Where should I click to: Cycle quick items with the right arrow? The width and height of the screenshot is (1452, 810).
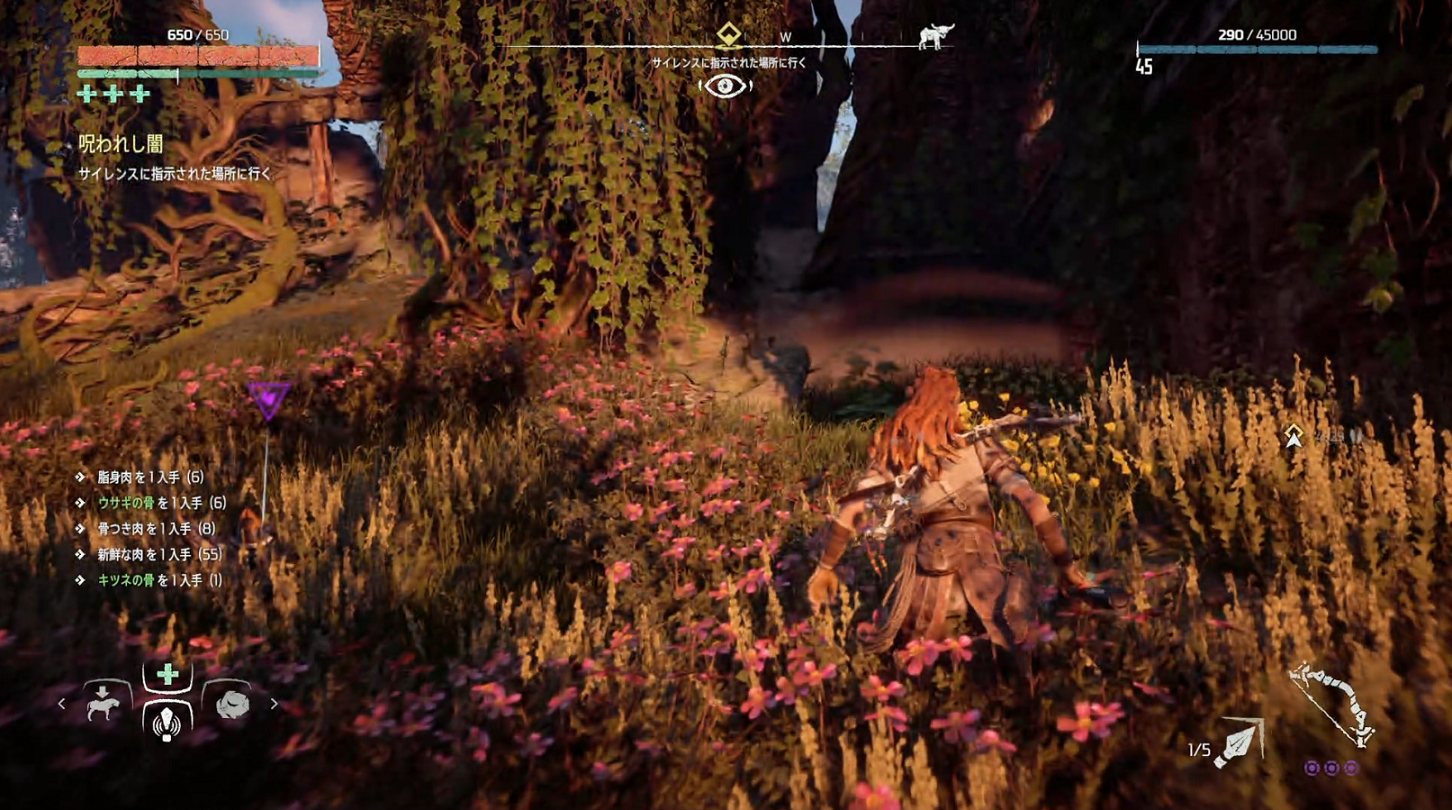(274, 704)
